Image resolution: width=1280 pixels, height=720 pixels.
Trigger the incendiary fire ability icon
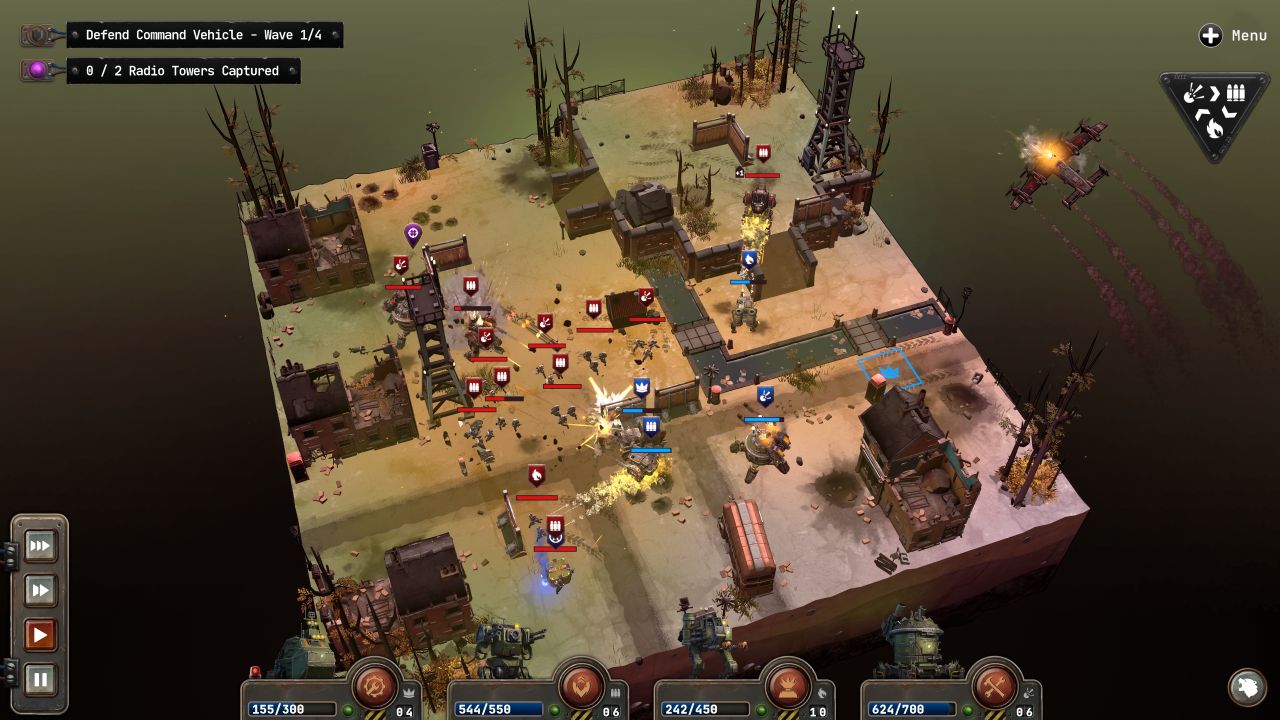pyautogui.click(x=1215, y=128)
